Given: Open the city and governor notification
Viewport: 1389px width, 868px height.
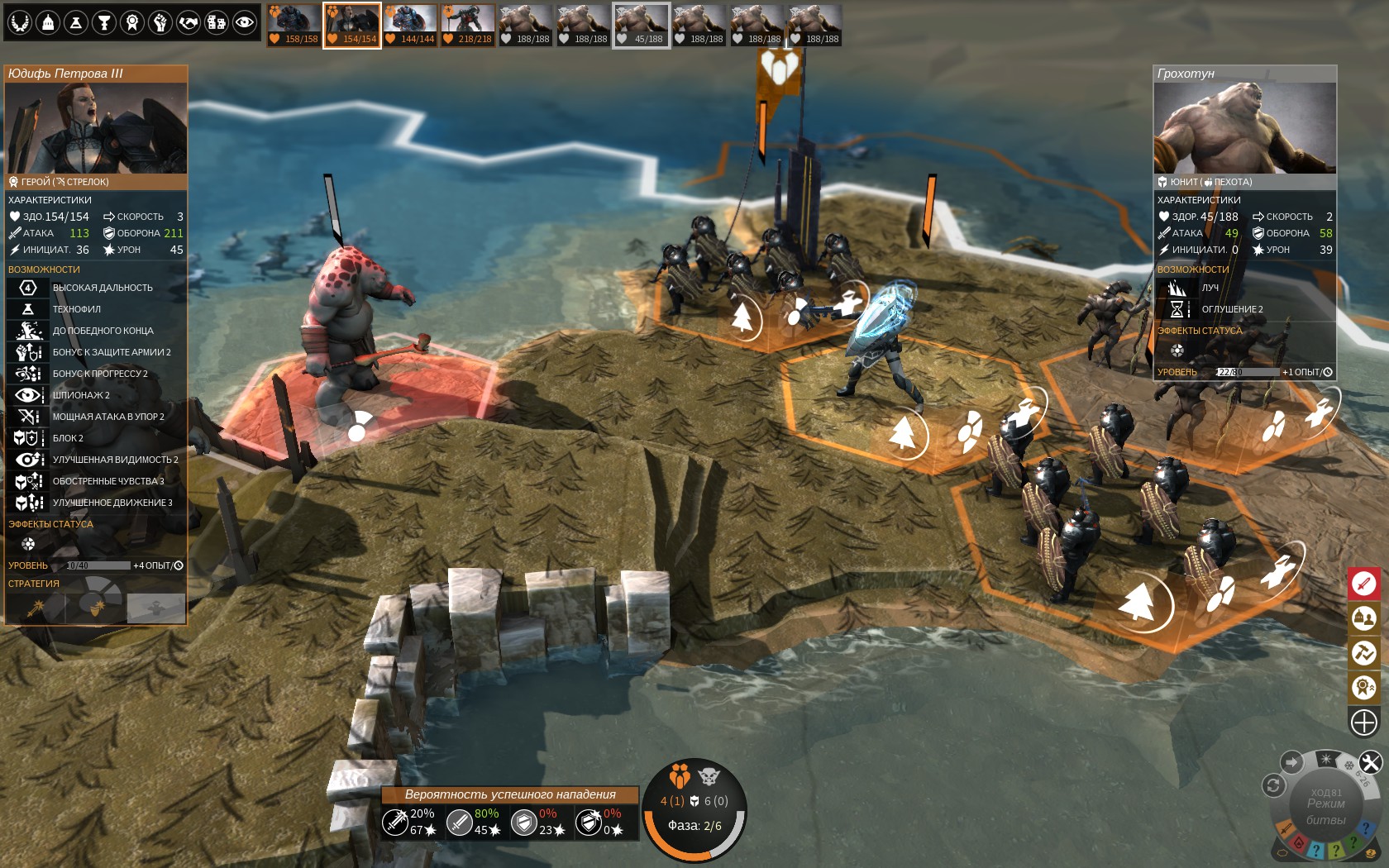Looking at the screenshot, I should (x=1364, y=618).
